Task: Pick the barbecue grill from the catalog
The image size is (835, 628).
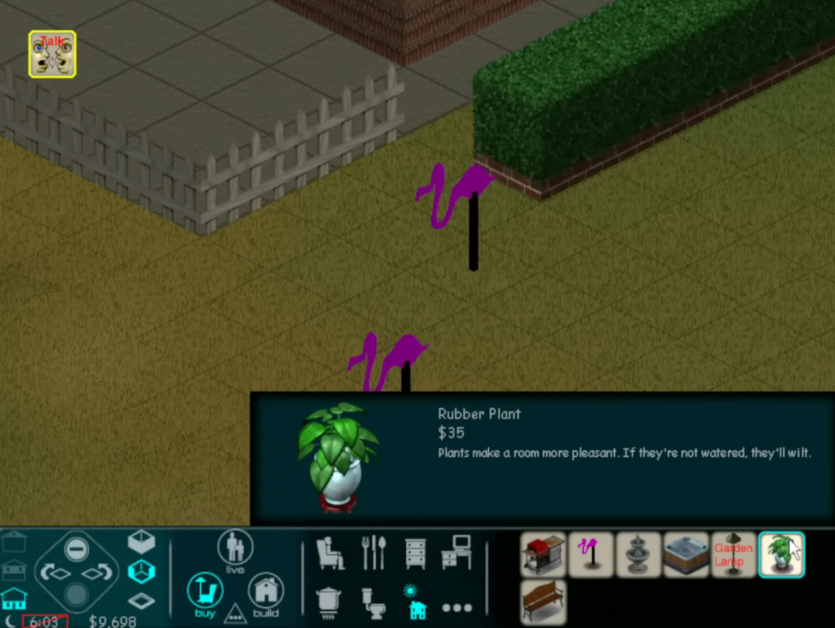Action: click(x=543, y=554)
